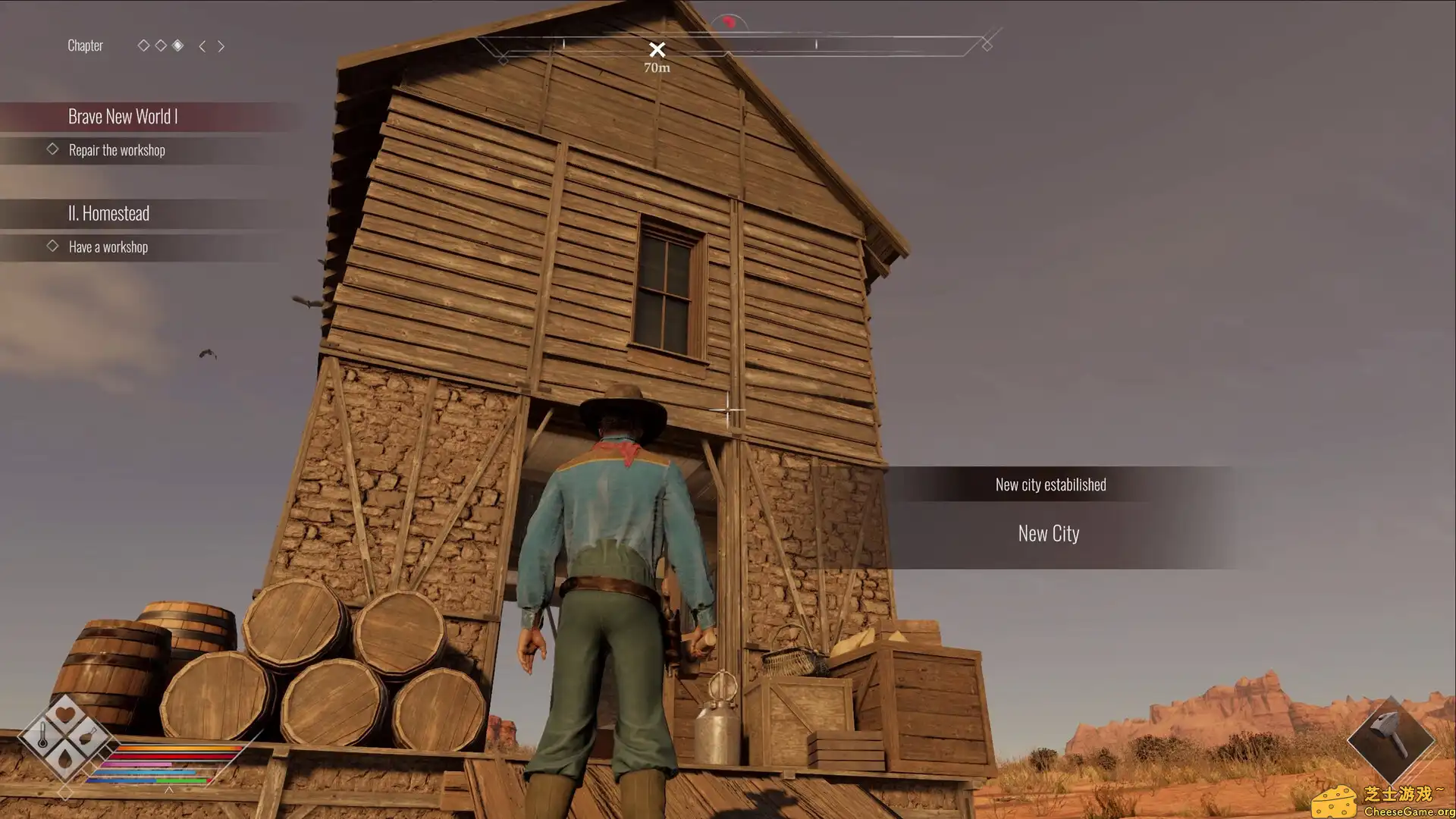Click the right chevron for next chapter
This screenshot has width=1456, height=819.
click(x=221, y=46)
